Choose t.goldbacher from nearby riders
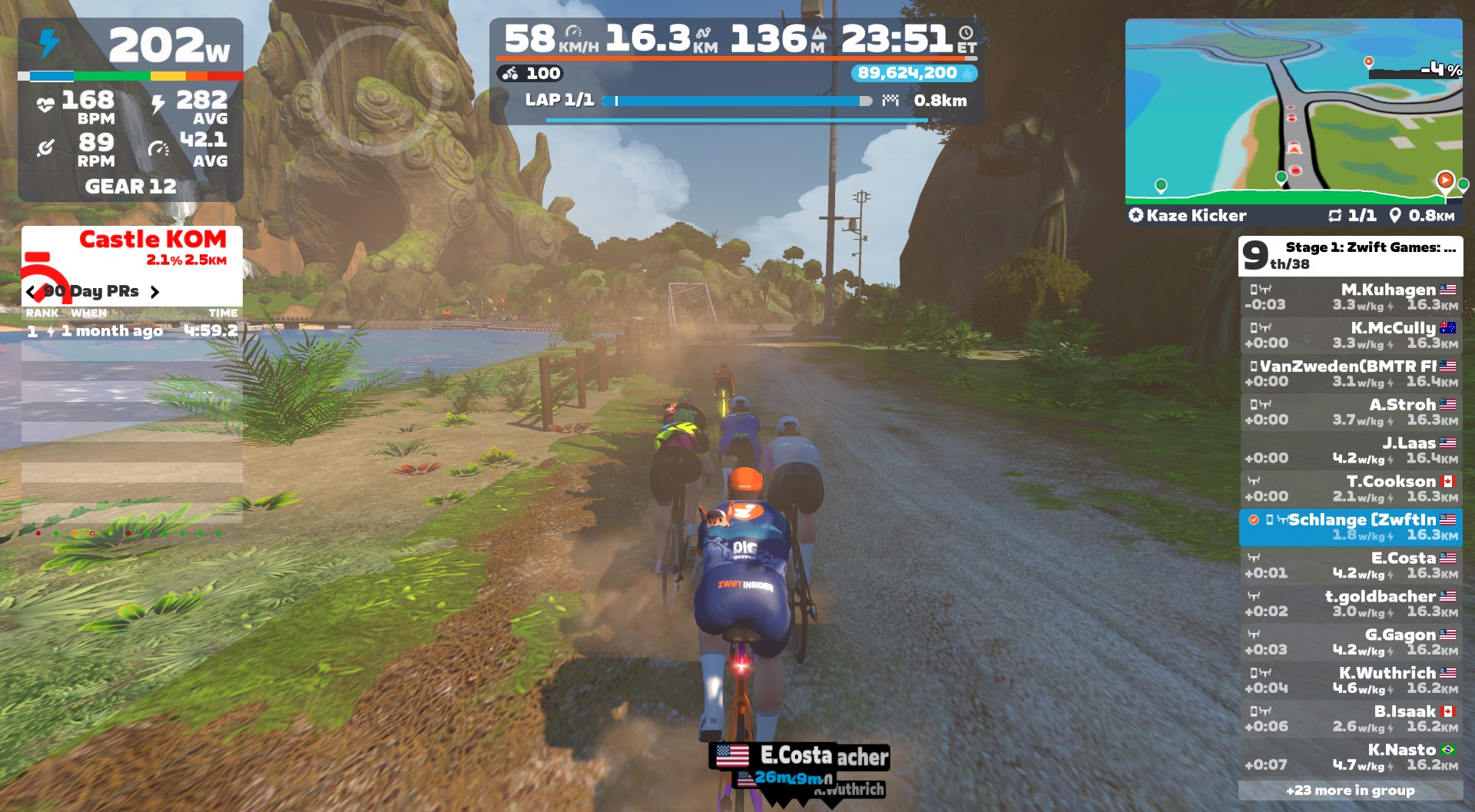1475x812 pixels. pyautogui.click(x=1351, y=604)
